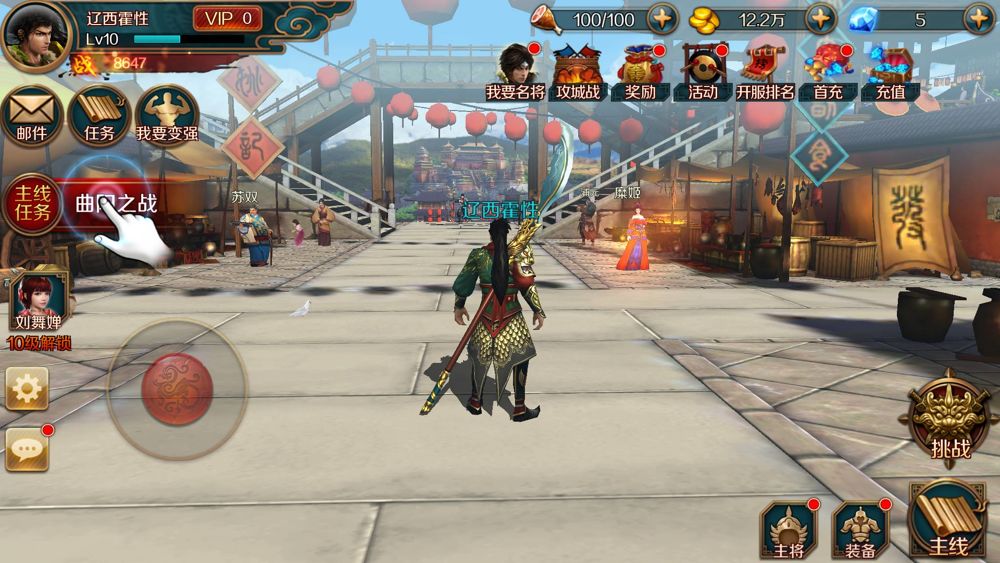The image size is (1000, 563).
Task: Open the 首充 first recharge offer
Action: pos(828,72)
